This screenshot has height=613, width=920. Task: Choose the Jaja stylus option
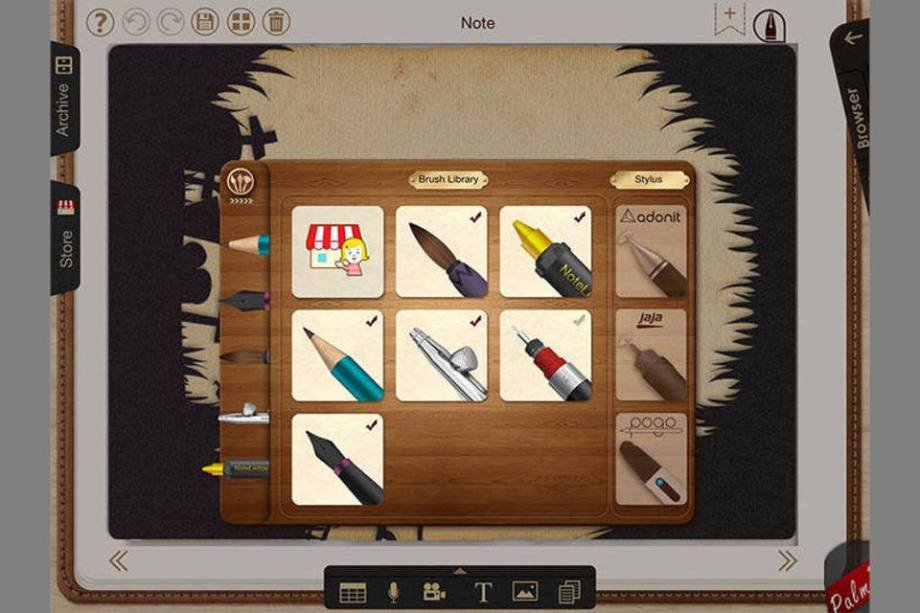click(651, 355)
